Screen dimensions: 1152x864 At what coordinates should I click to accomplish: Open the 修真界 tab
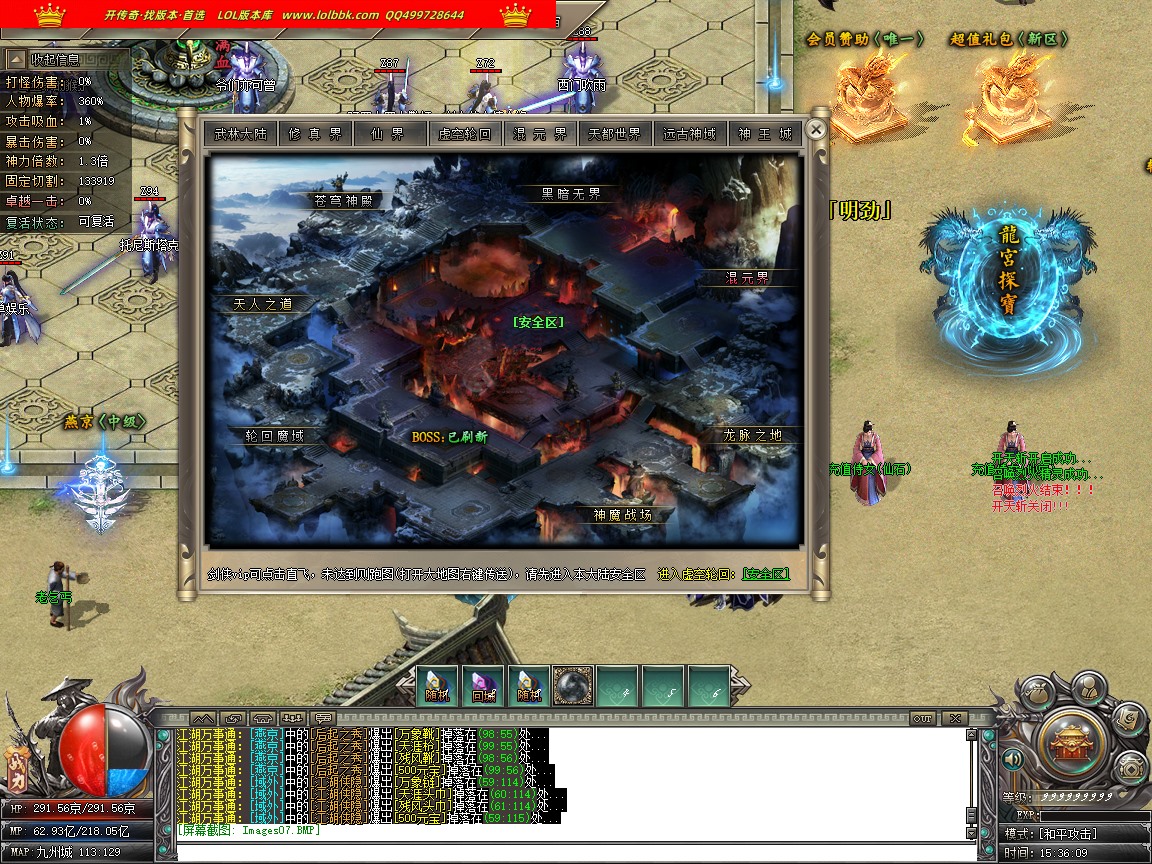pyautogui.click(x=315, y=134)
